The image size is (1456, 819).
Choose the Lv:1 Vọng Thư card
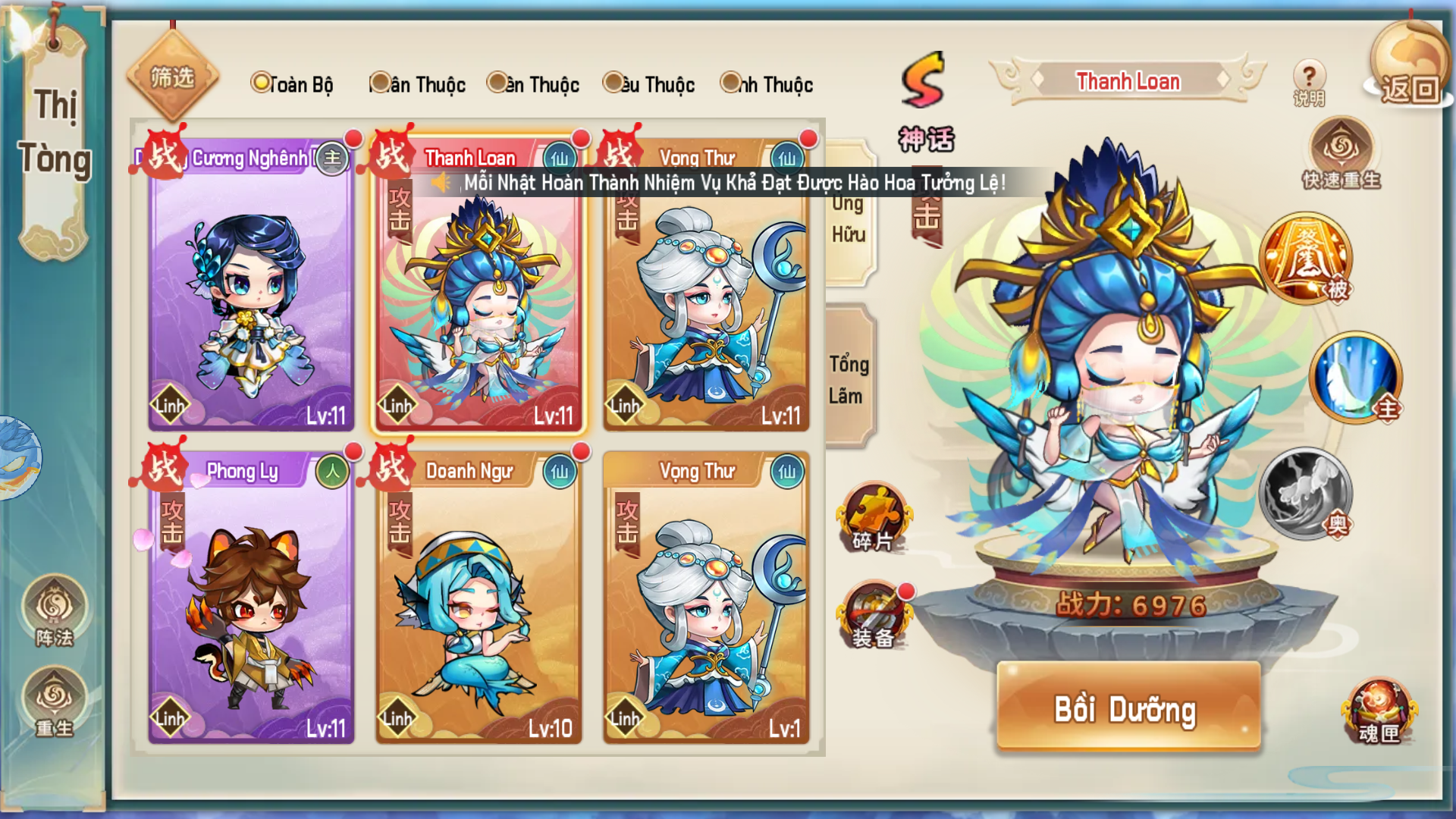point(705,599)
